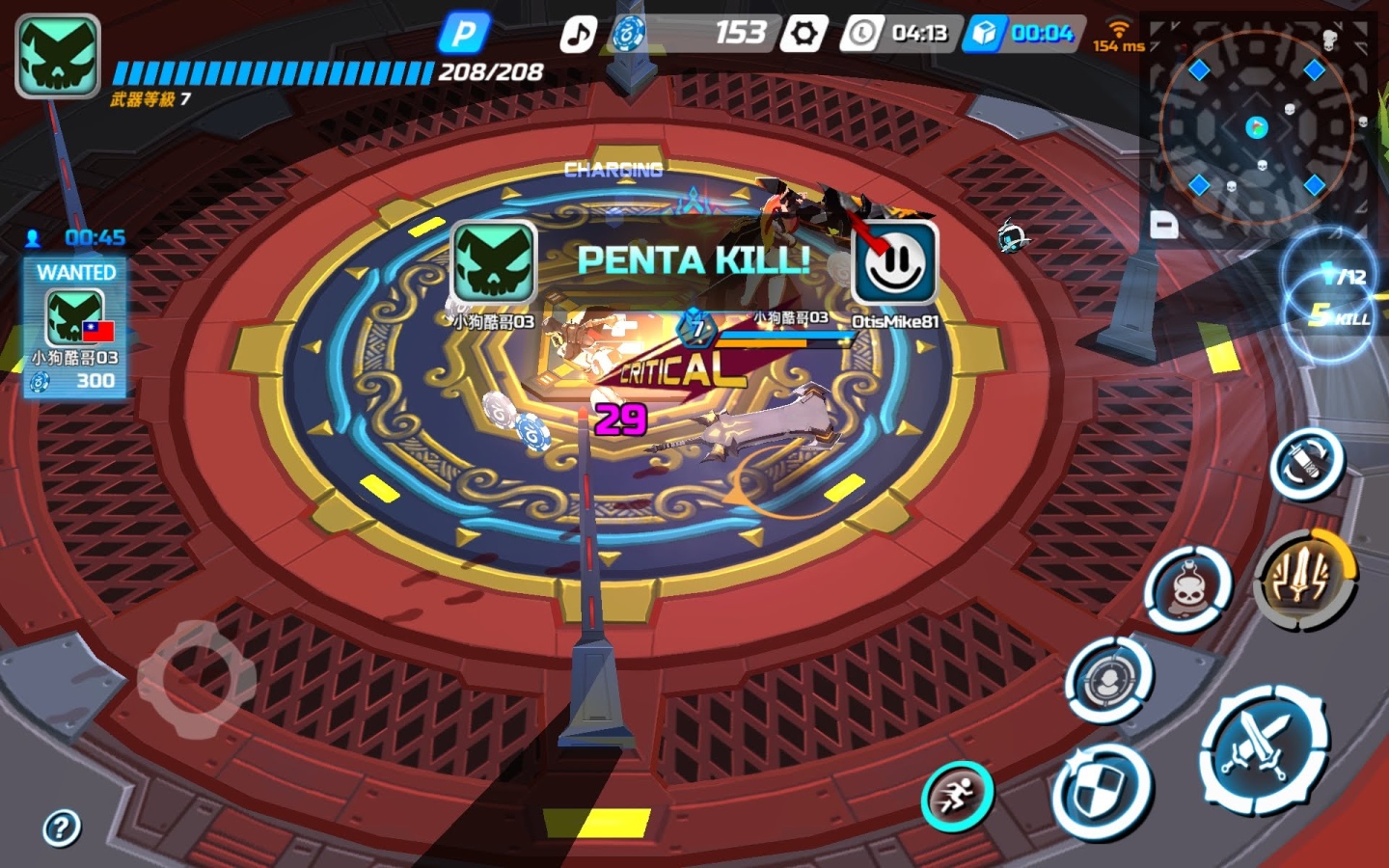Toggle the music note button
This screenshot has height=868, width=1389.
579,35
